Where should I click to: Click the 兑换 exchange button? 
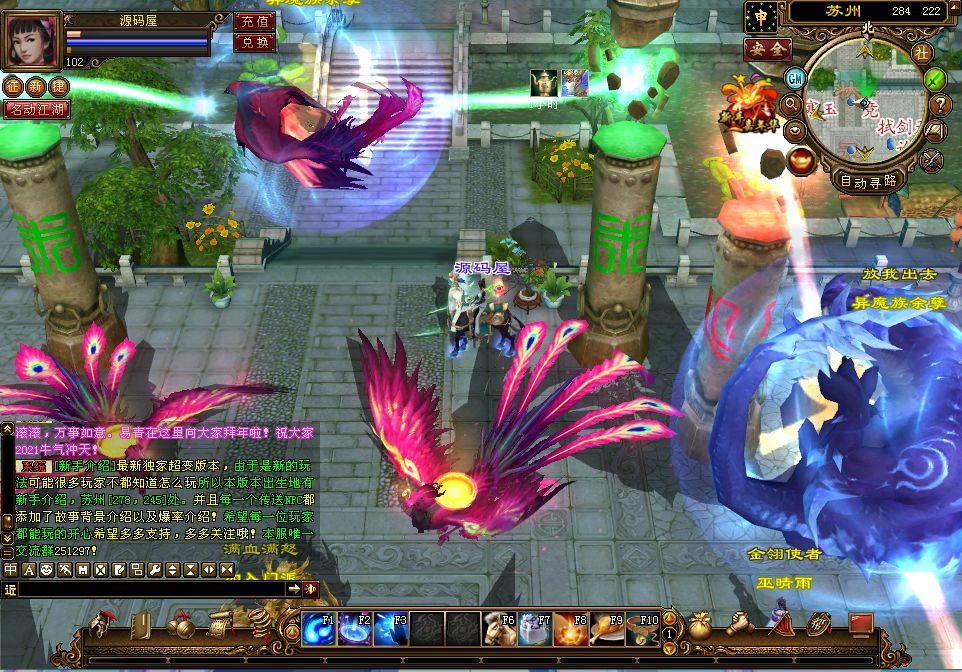(x=255, y=42)
